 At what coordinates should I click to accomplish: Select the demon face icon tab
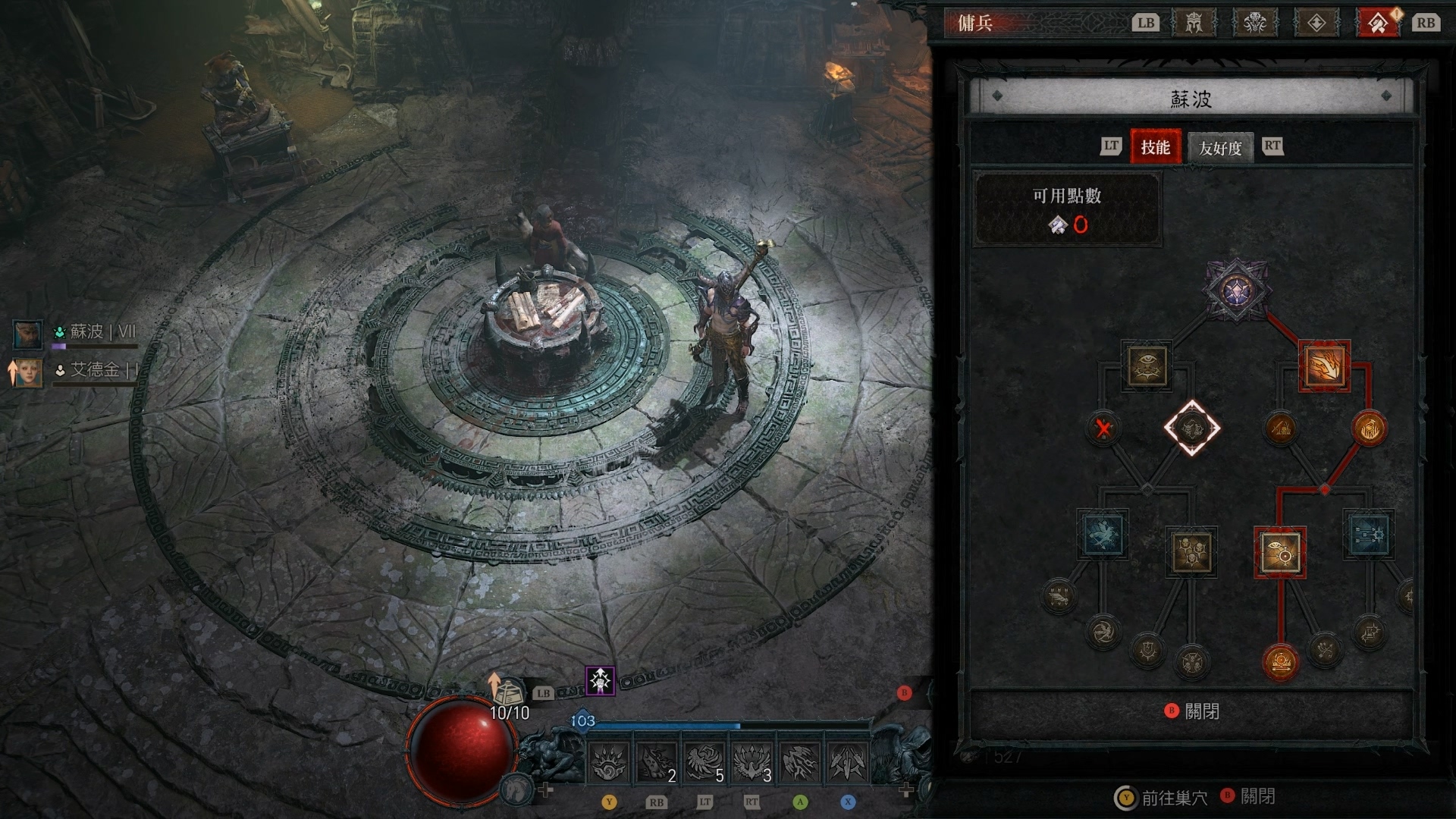[1255, 23]
